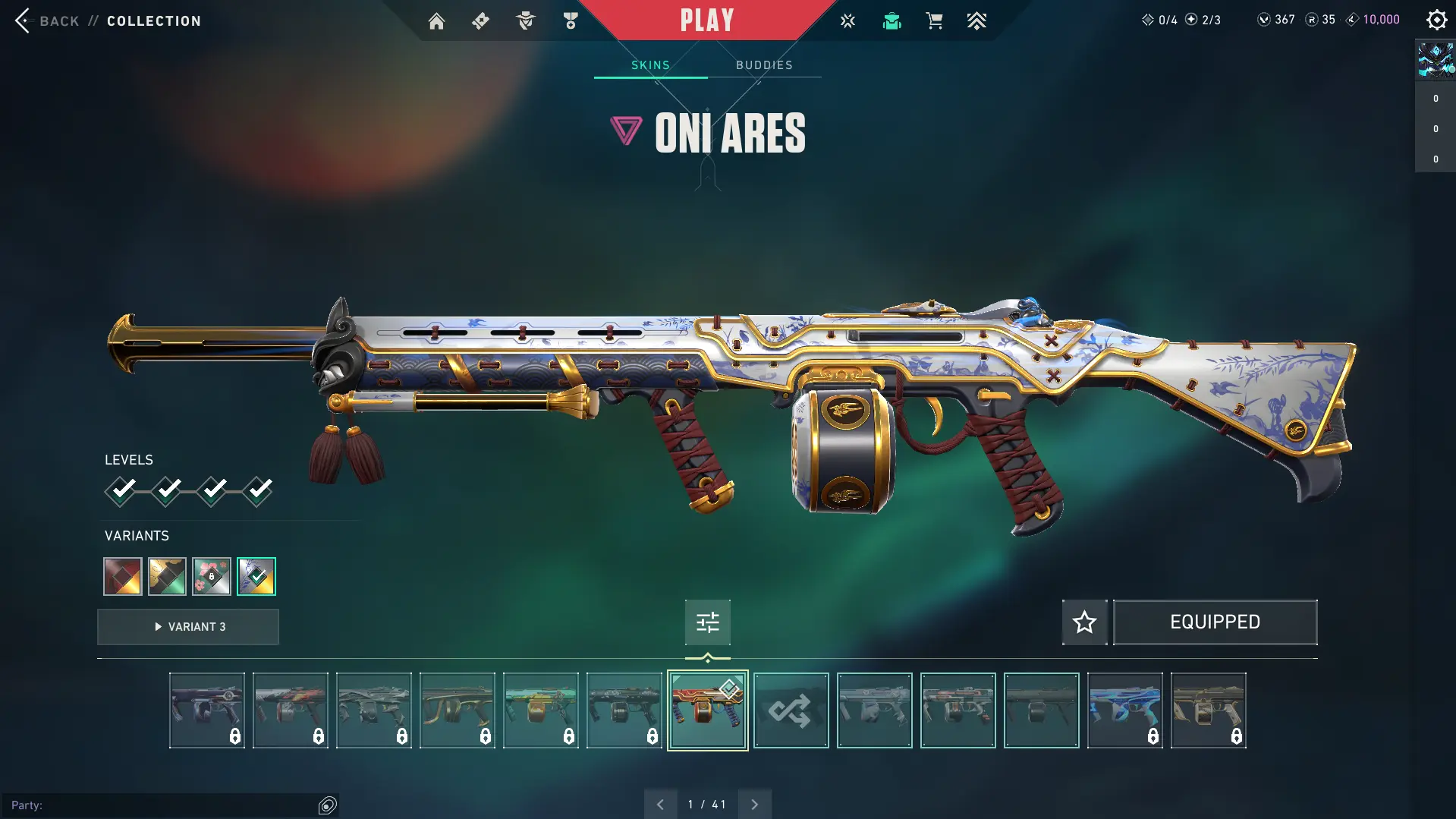Go to the previous skin page
The width and height of the screenshot is (1456, 819).
660,805
